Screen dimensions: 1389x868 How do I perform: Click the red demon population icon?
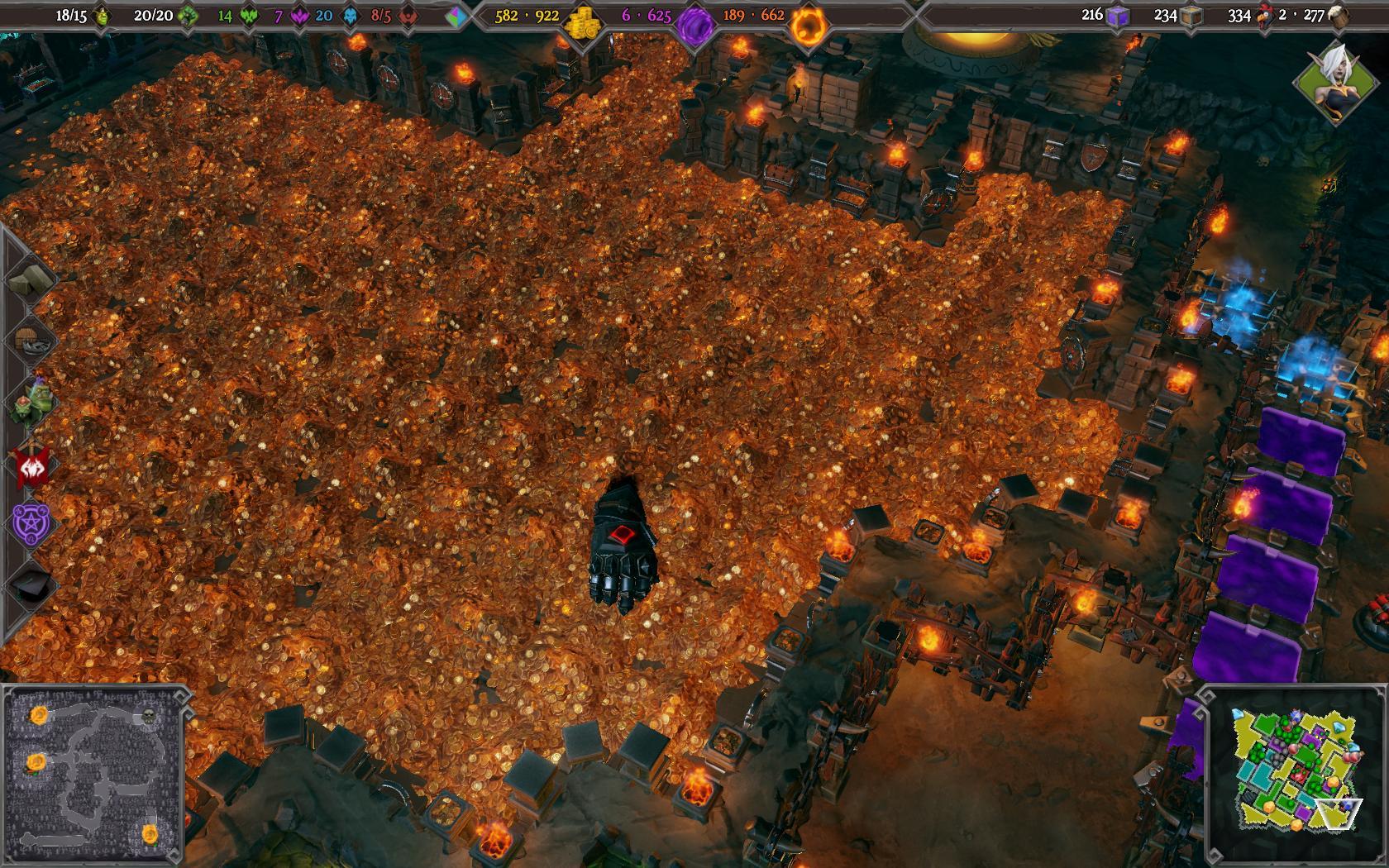click(406, 16)
